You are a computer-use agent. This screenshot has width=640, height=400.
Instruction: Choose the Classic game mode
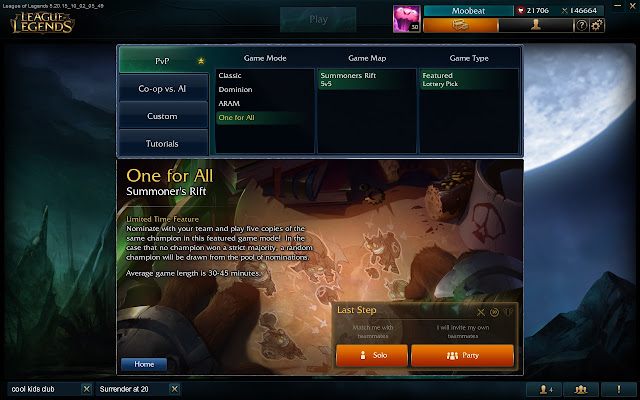[x=231, y=76]
